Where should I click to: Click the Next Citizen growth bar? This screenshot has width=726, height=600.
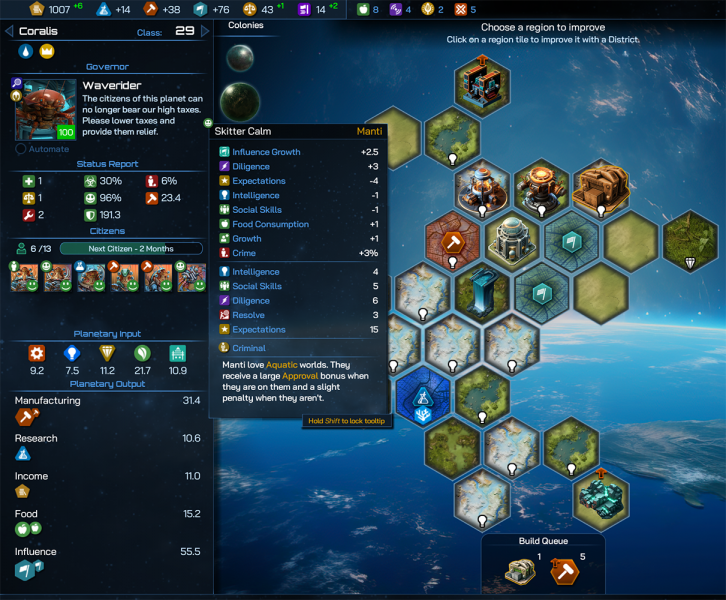point(131,248)
